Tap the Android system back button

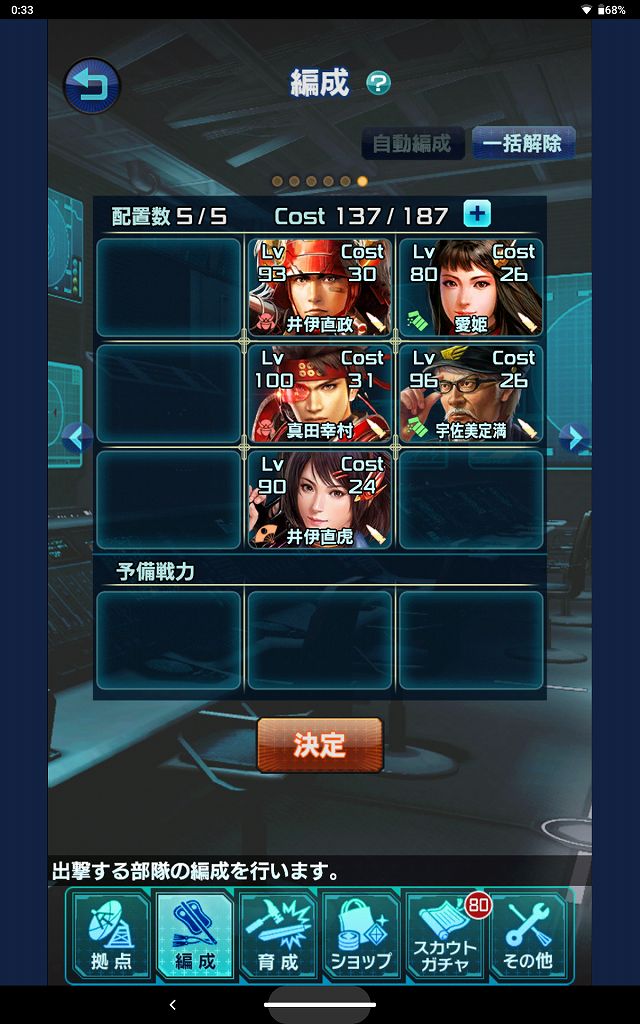tap(172, 1004)
